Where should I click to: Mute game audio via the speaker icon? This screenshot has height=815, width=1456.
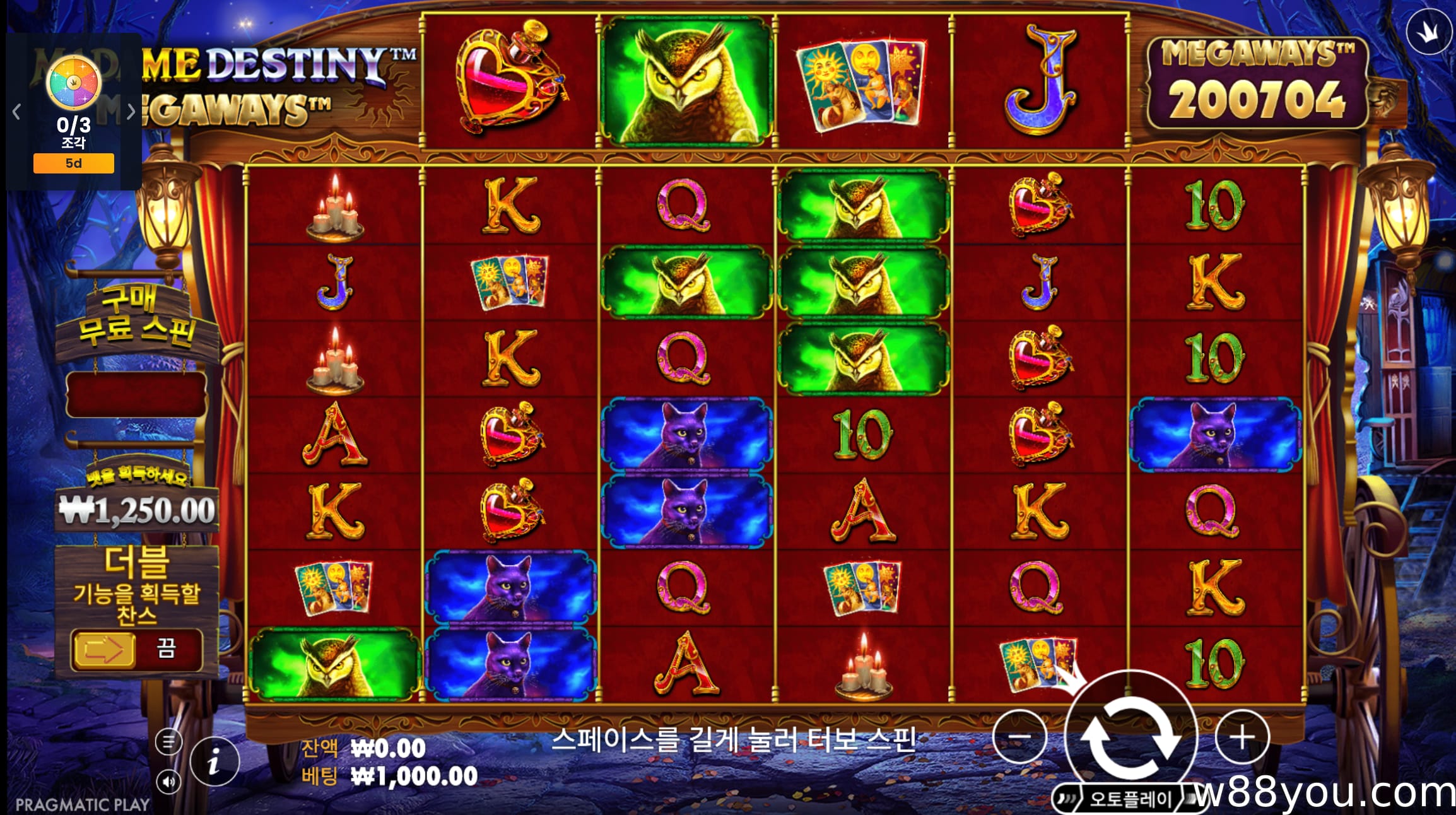pos(168,781)
